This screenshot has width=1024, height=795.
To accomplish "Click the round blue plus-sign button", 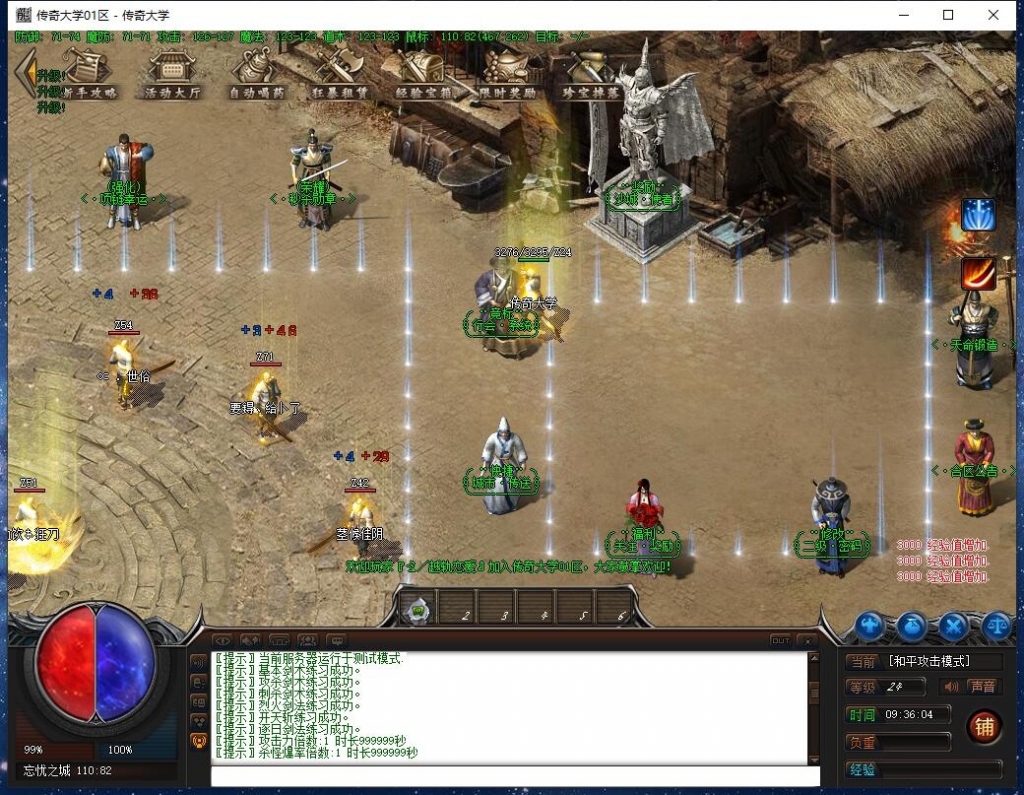I will [x=870, y=627].
